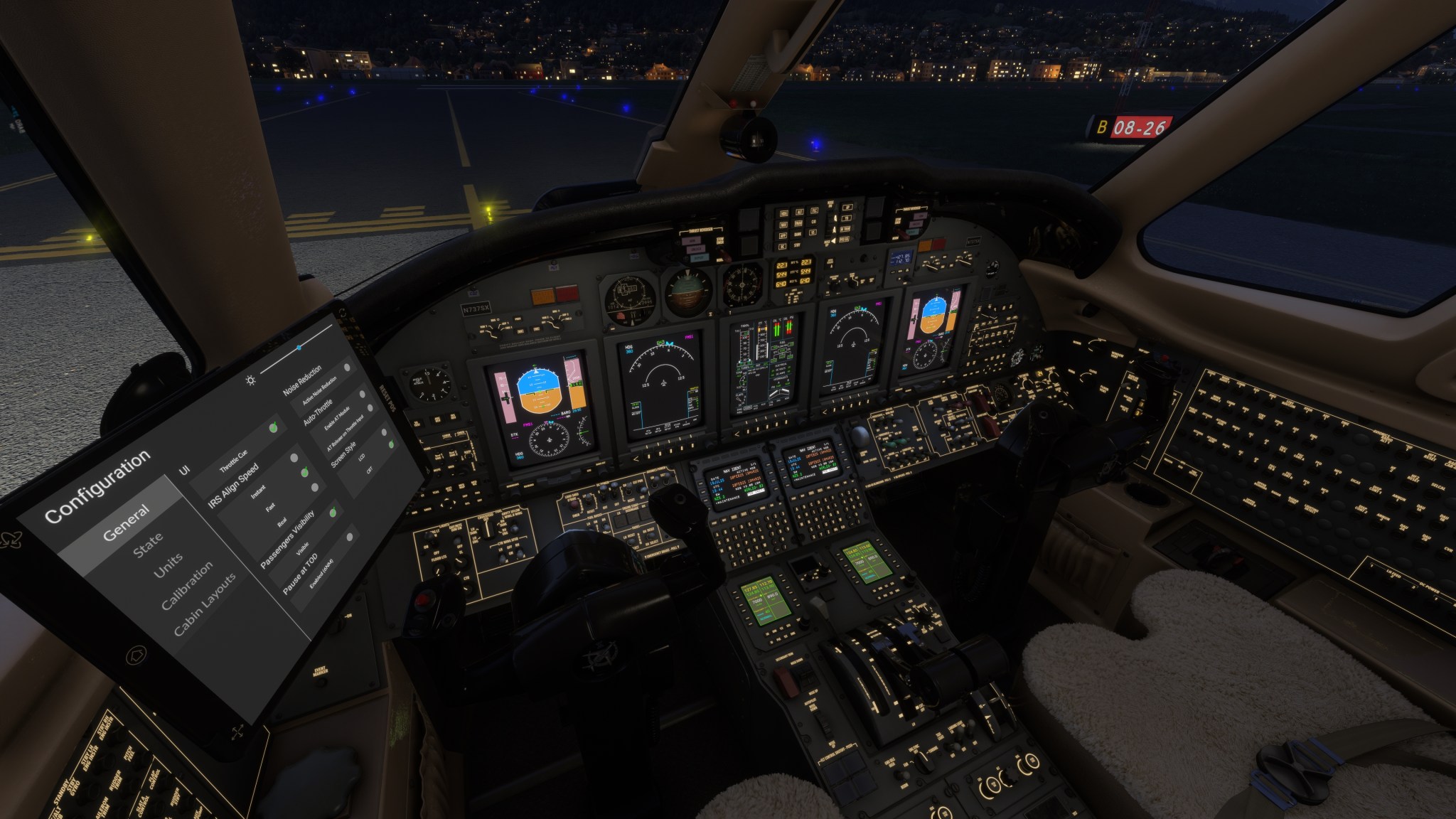Enable AT Release on Throttle Input
This screenshot has width=1456, height=819.
[370, 409]
